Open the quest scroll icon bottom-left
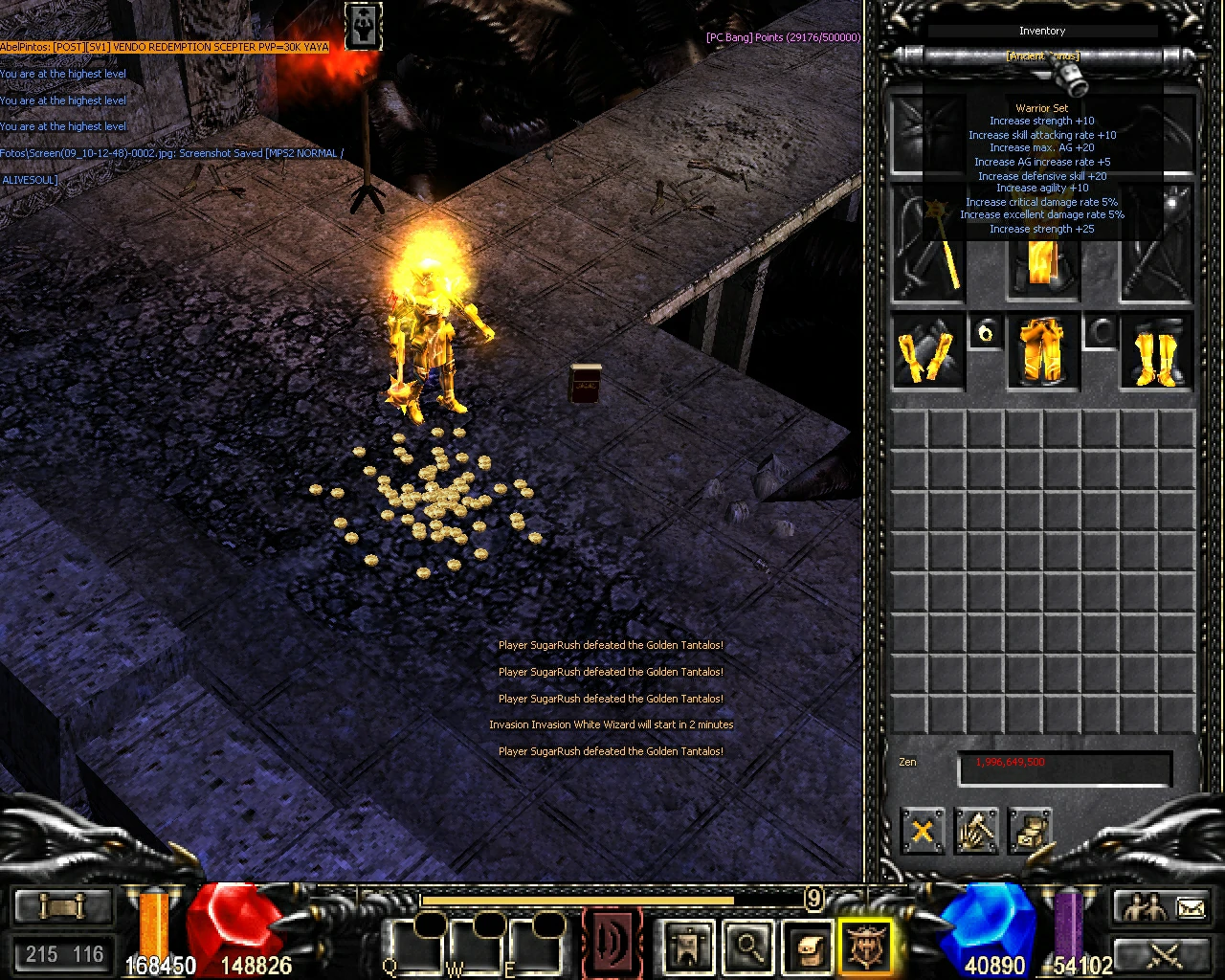This screenshot has height=980, width=1225. tap(62, 904)
